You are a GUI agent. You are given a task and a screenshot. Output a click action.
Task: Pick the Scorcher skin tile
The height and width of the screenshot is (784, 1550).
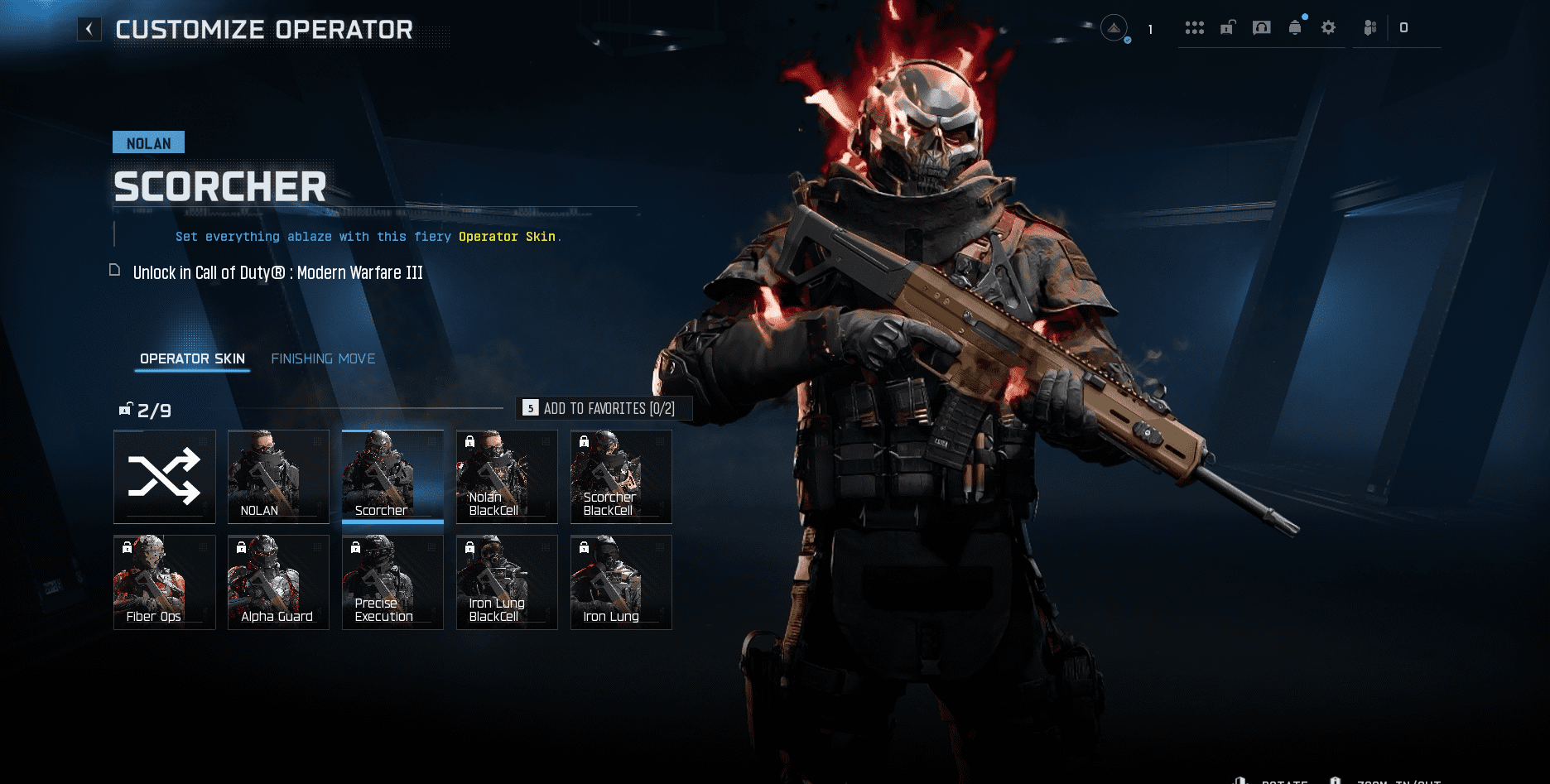click(392, 477)
